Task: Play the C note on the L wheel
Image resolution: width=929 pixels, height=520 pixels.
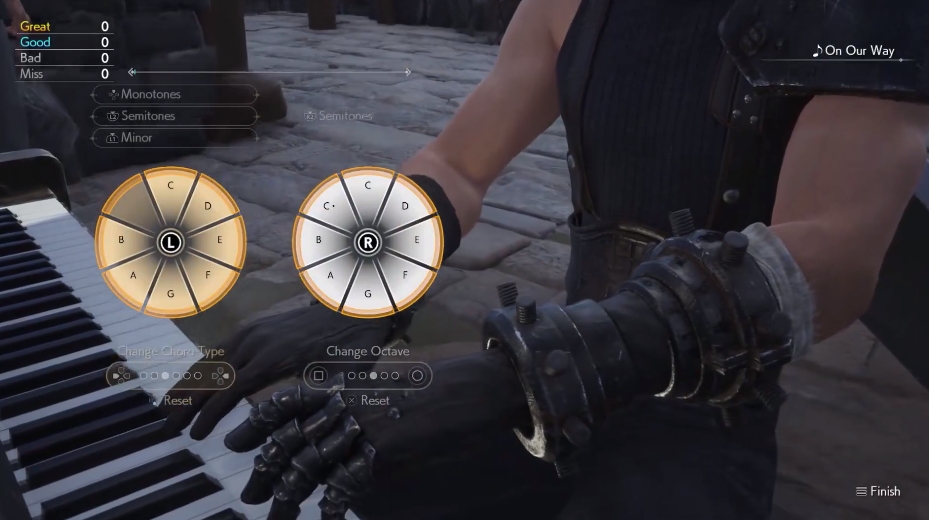Action: tap(171, 186)
